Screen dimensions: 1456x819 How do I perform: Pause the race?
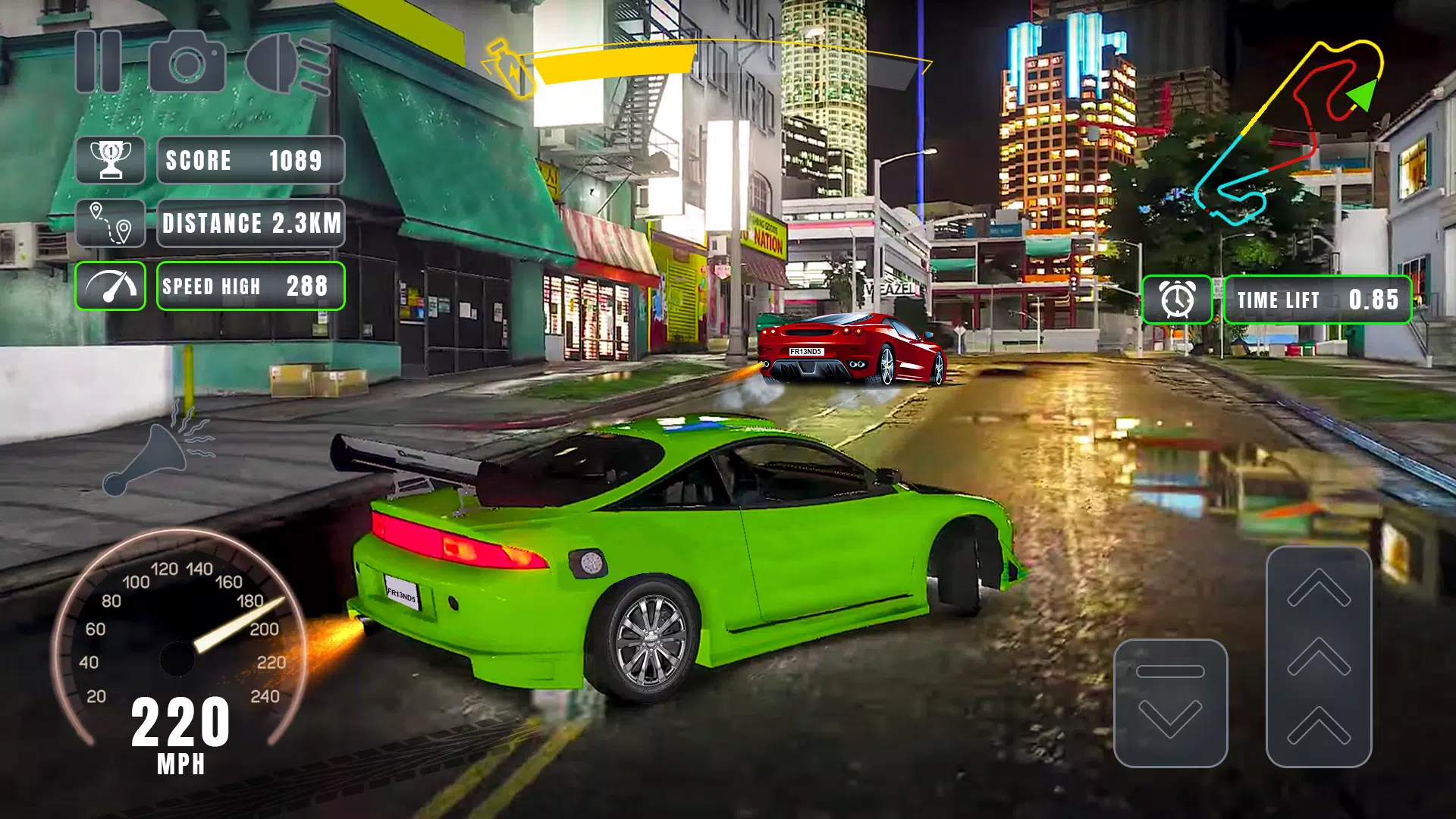pos(99,61)
